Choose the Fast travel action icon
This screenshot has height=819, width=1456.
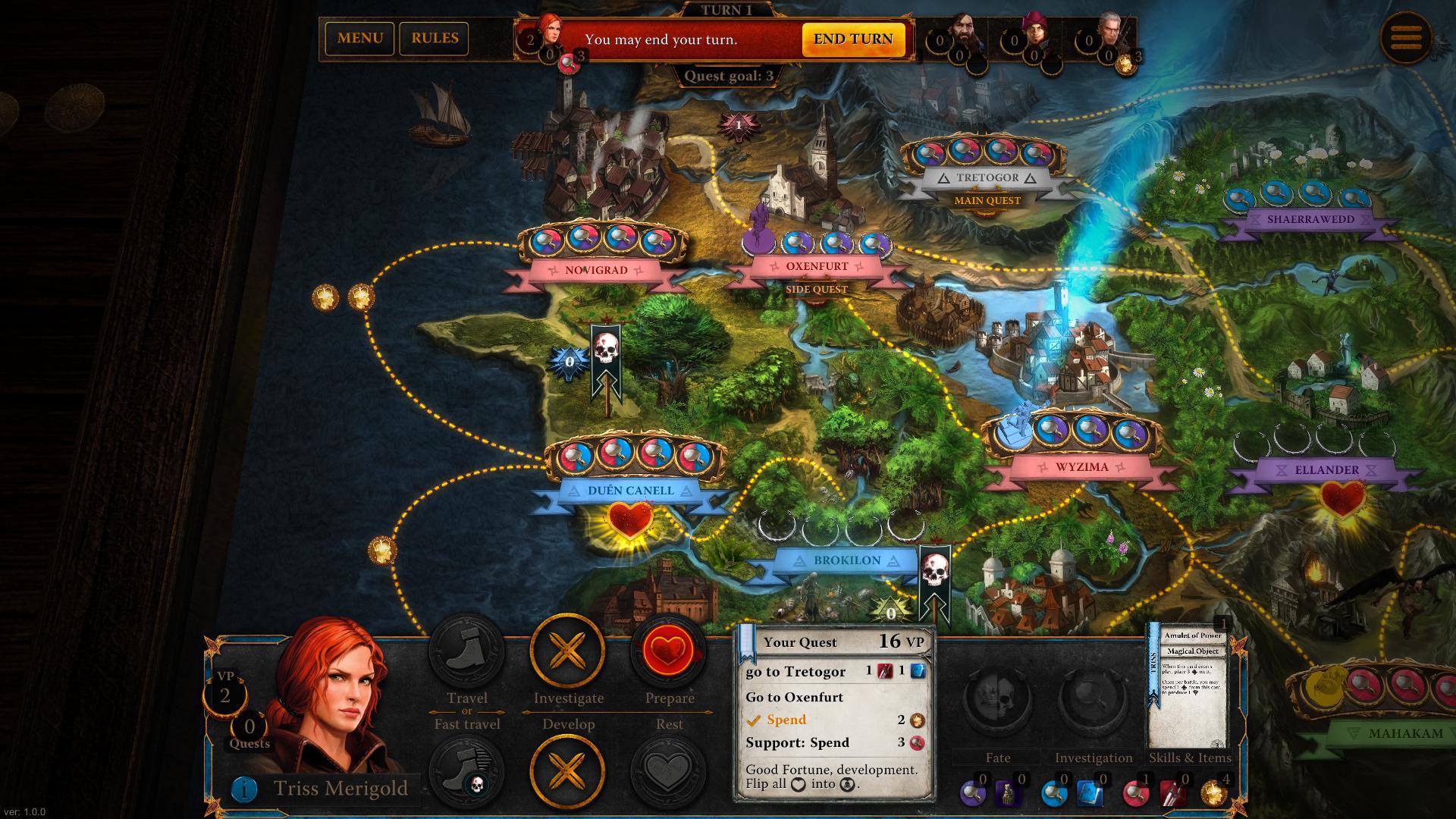click(x=466, y=768)
